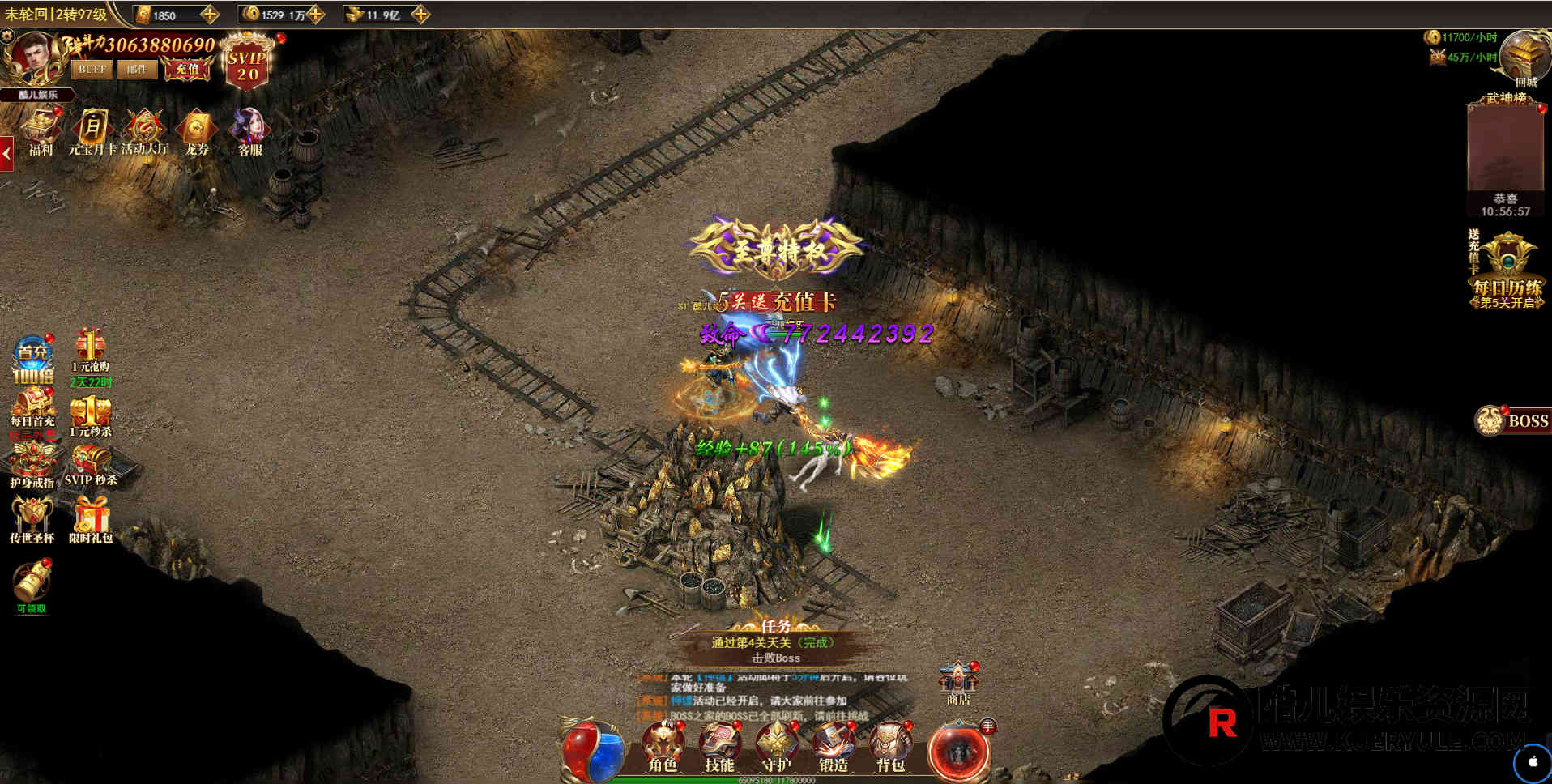Select the 任务 quest tracker panel
Screen dimensions: 1552x784
click(775, 646)
